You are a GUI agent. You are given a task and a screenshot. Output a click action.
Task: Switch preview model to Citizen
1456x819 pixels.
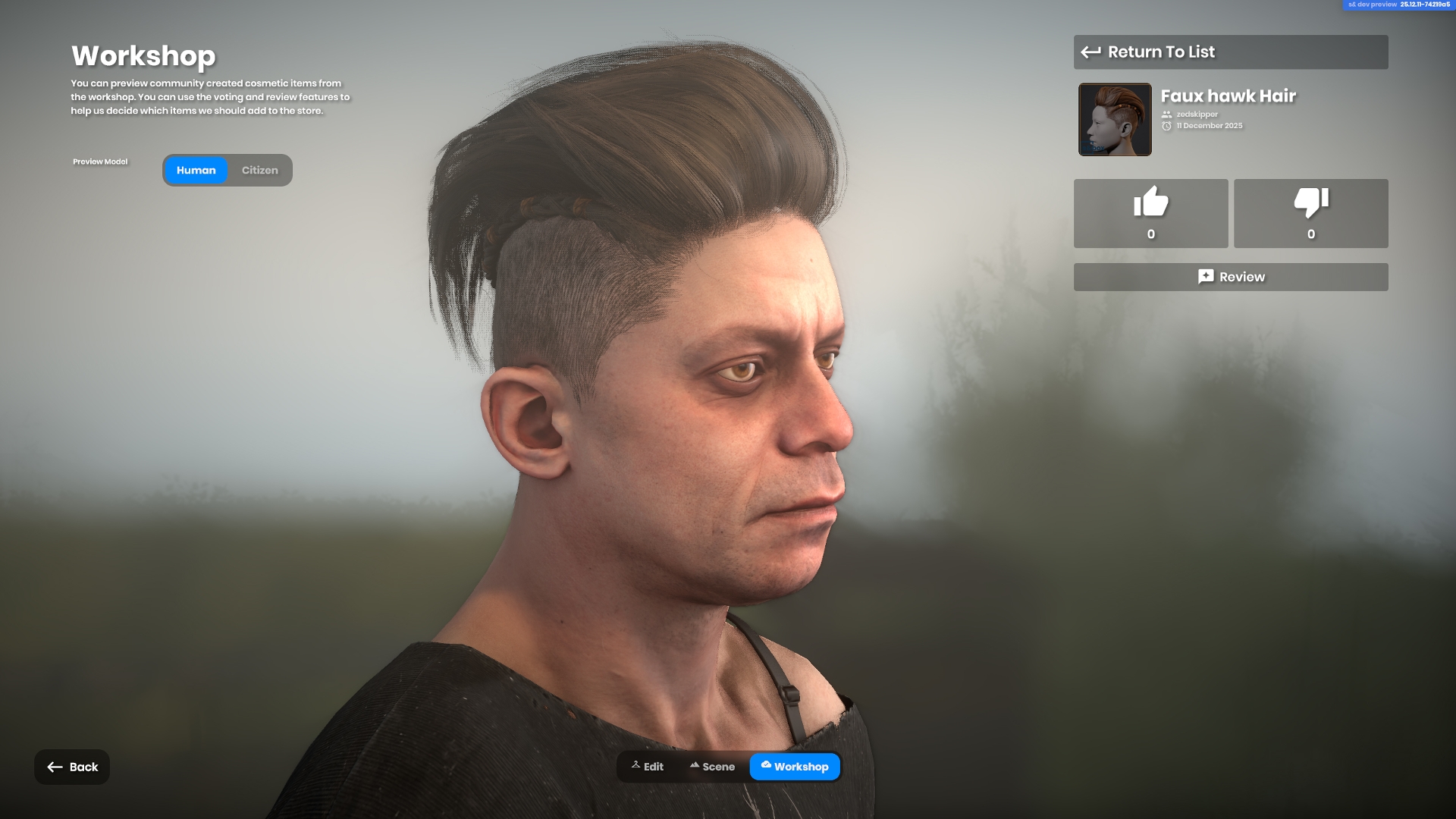pyautogui.click(x=259, y=171)
